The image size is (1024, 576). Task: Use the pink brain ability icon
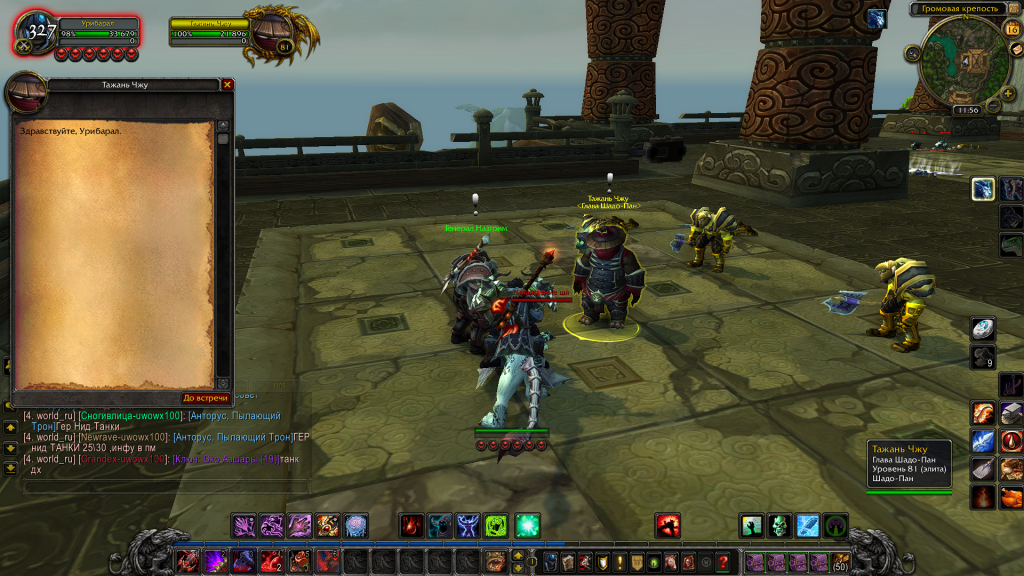[356, 525]
